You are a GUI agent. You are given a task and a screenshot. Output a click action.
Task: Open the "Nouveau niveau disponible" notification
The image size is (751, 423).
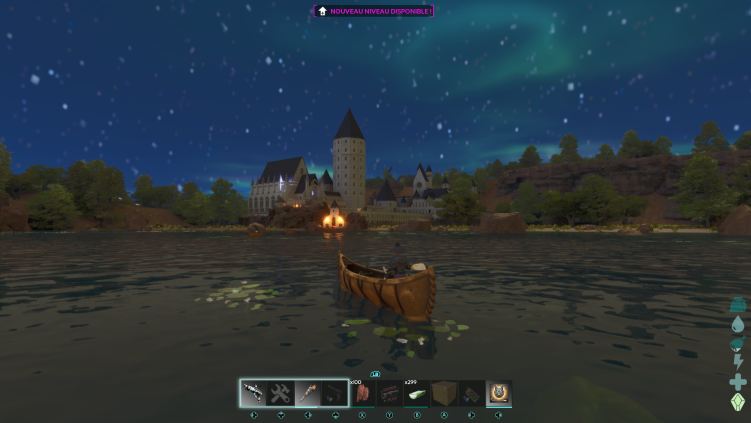point(374,11)
